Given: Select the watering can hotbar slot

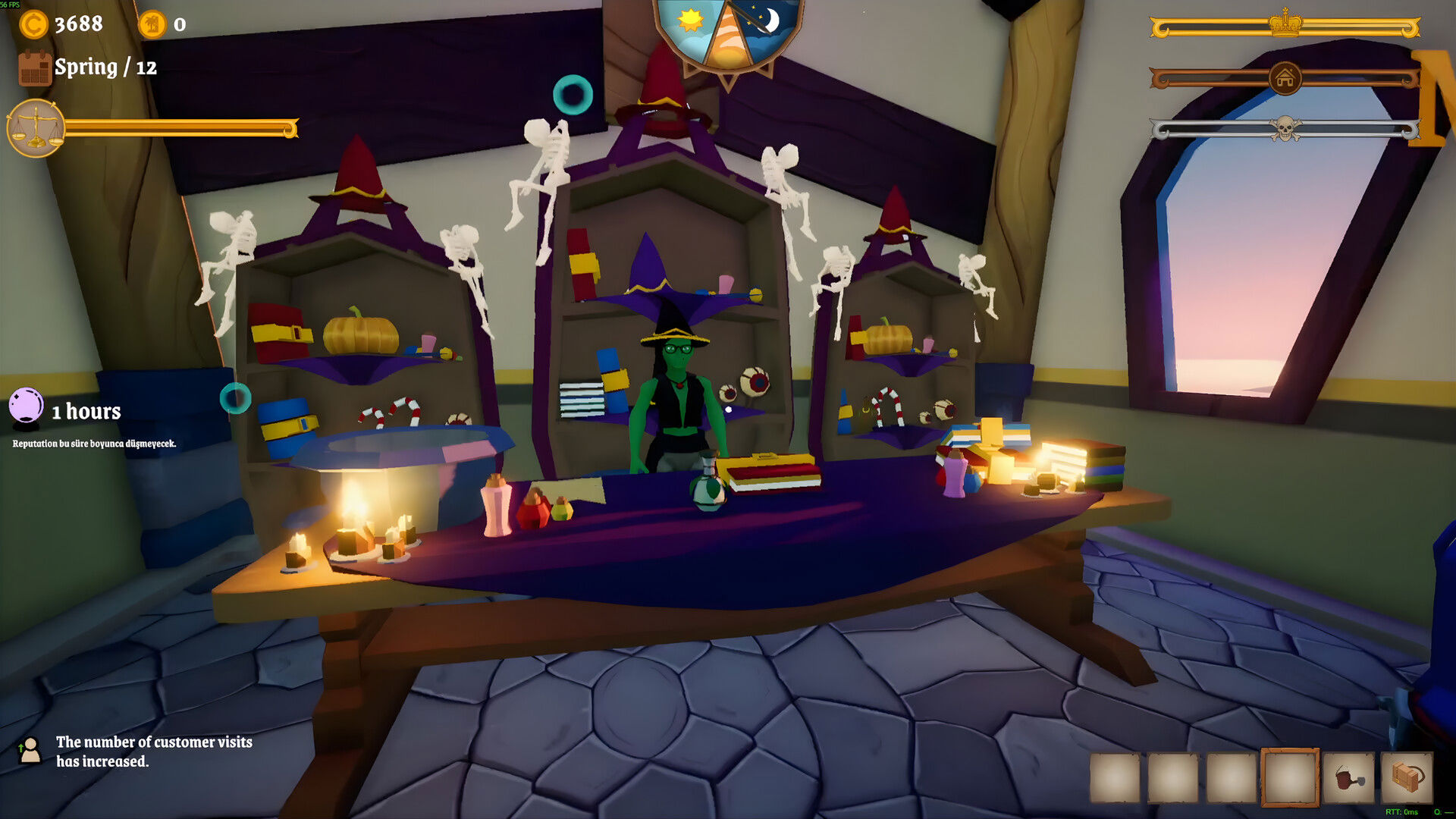Looking at the screenshot, I should coord(1348,777).
